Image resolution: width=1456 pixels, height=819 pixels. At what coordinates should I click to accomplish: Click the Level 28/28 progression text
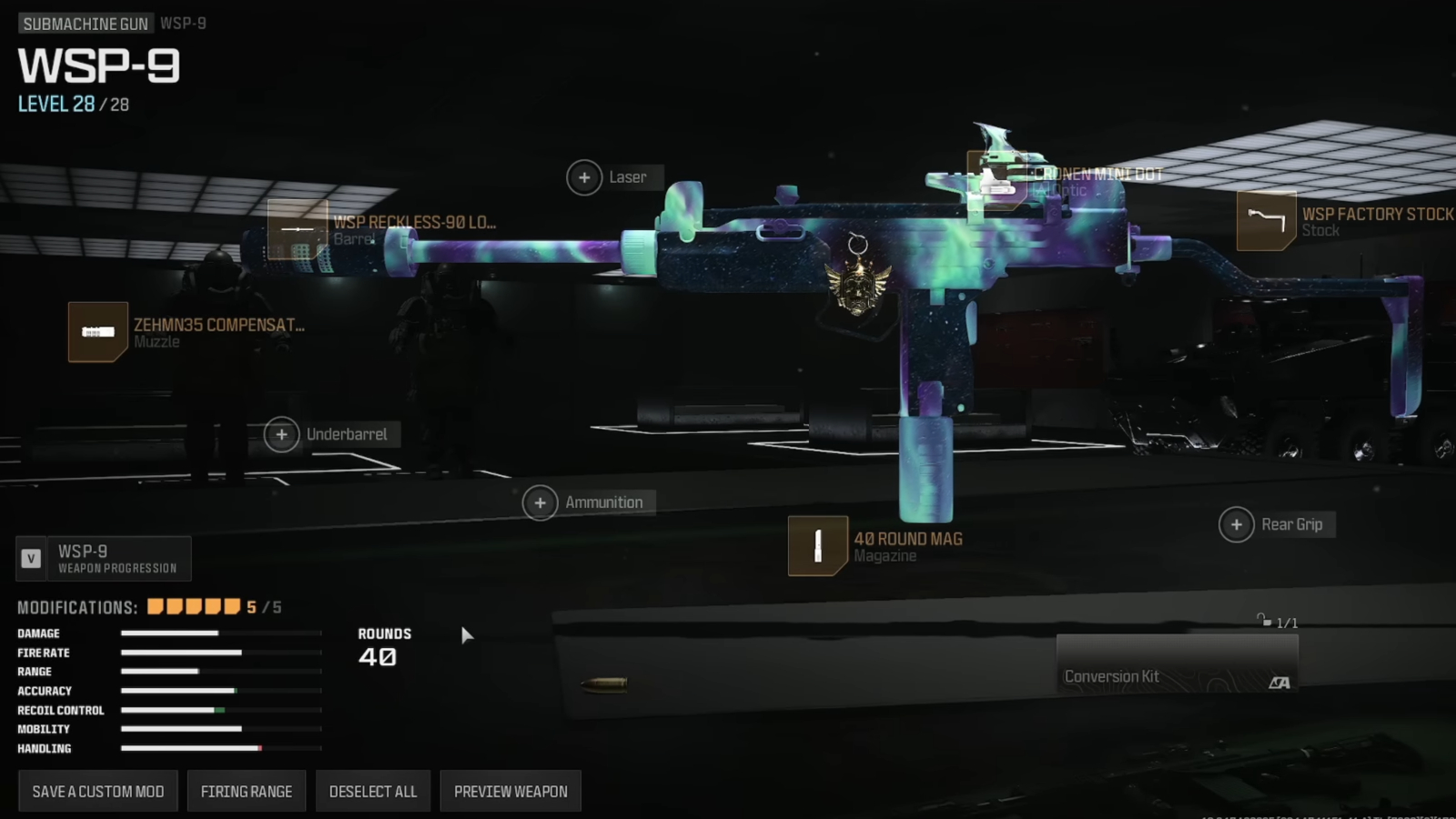[x=71, y=104]
